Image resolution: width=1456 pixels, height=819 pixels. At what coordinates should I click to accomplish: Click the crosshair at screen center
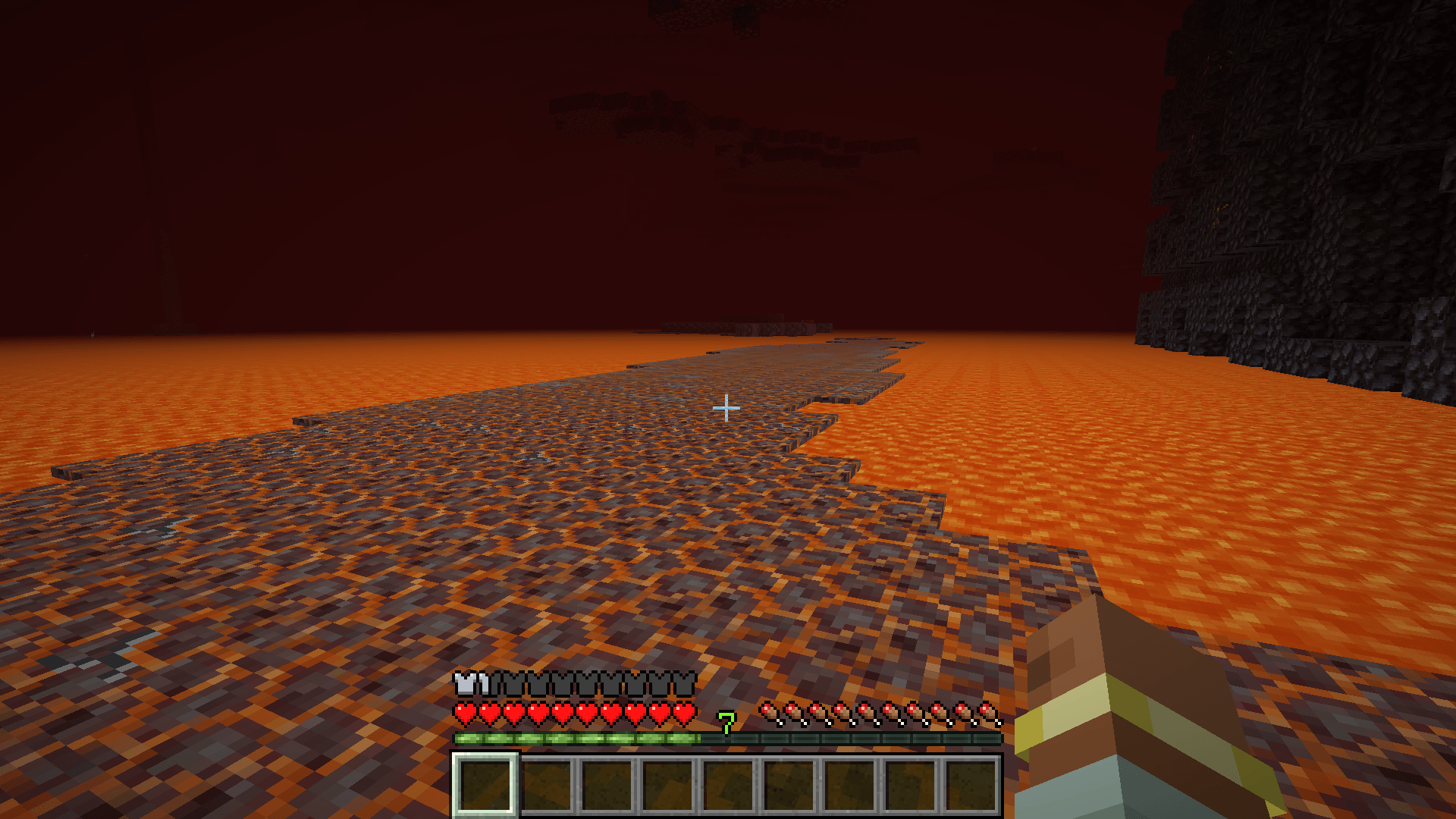pos(726,408)
